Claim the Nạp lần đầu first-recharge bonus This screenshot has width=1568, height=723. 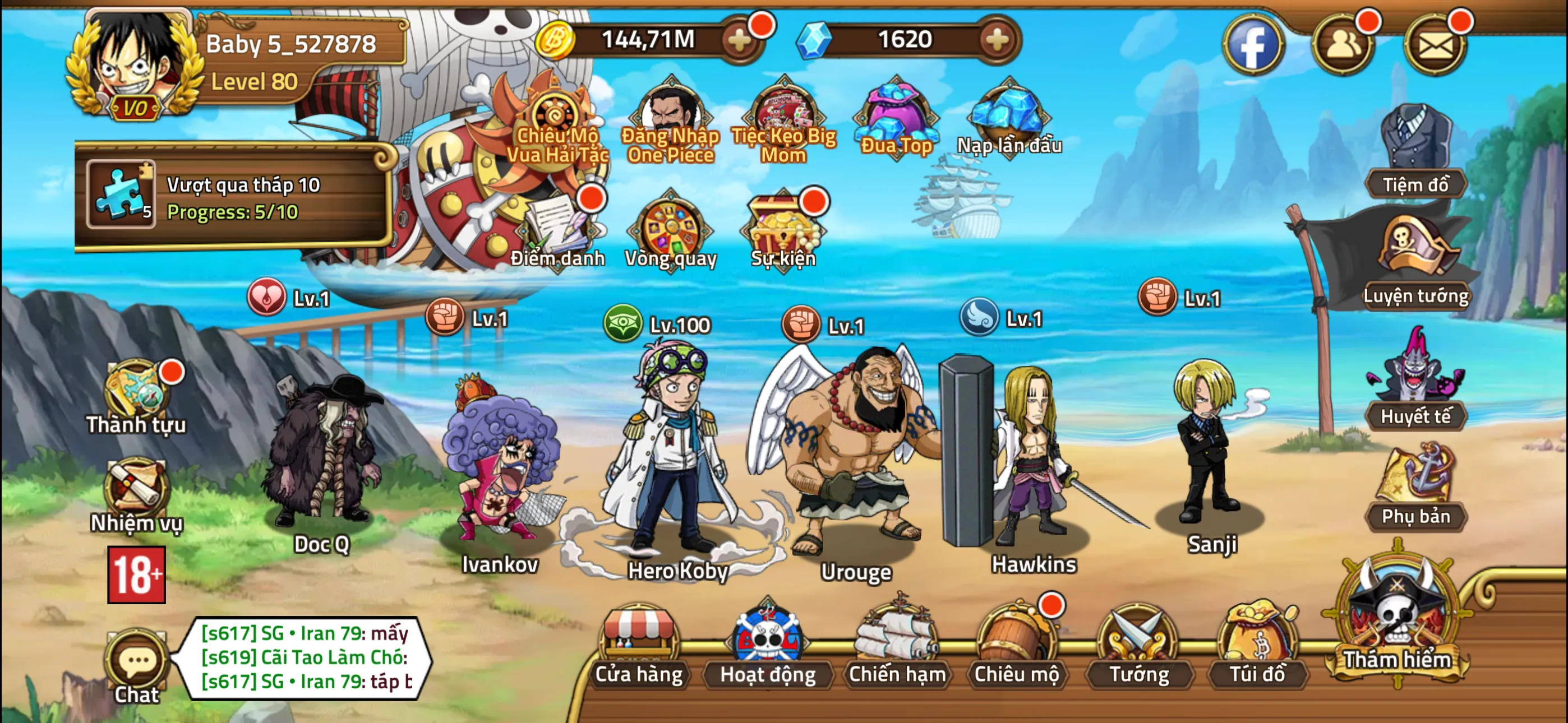[x=1007, y=113]
